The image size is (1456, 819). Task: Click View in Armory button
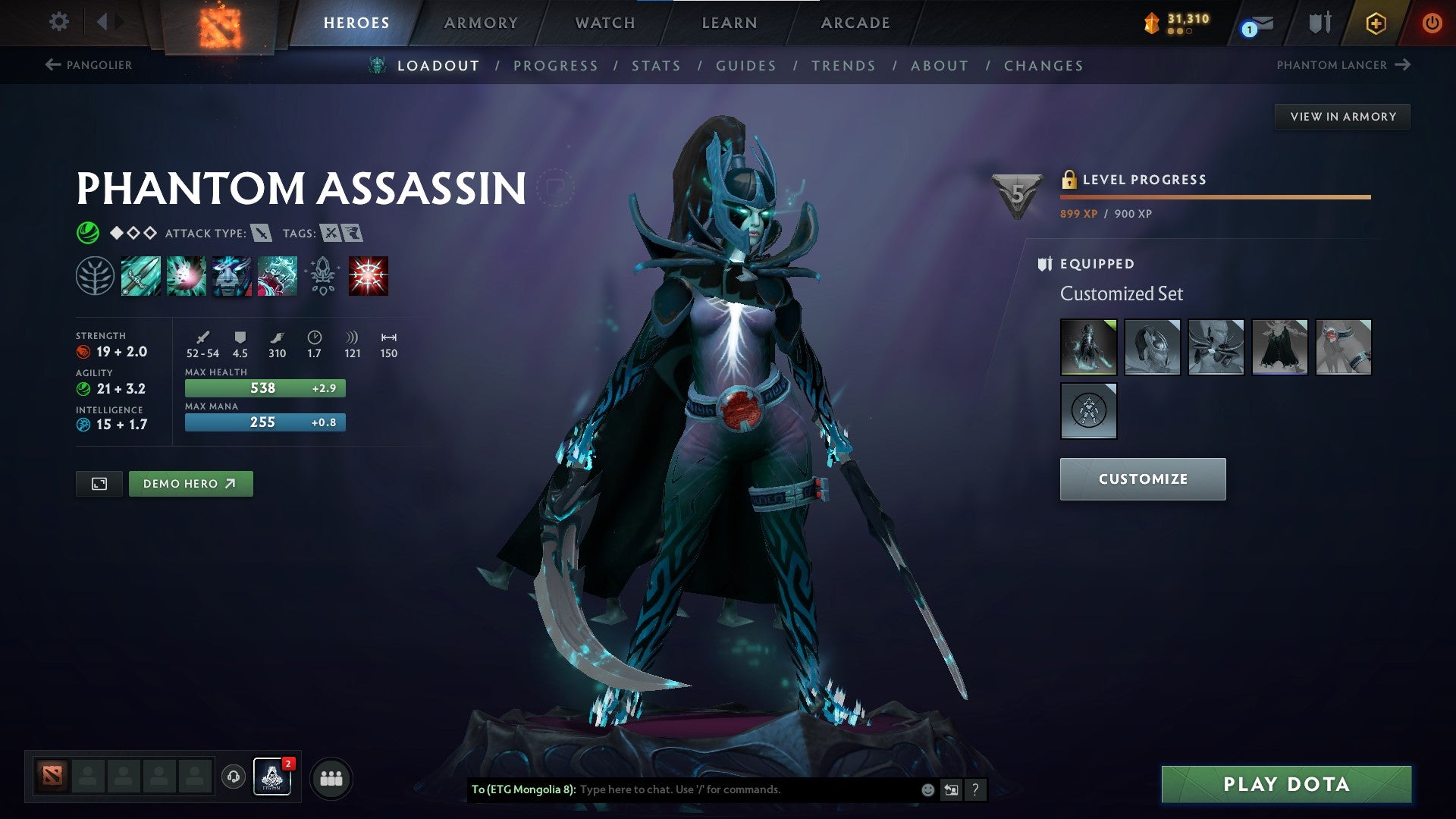pos(1342,117)
